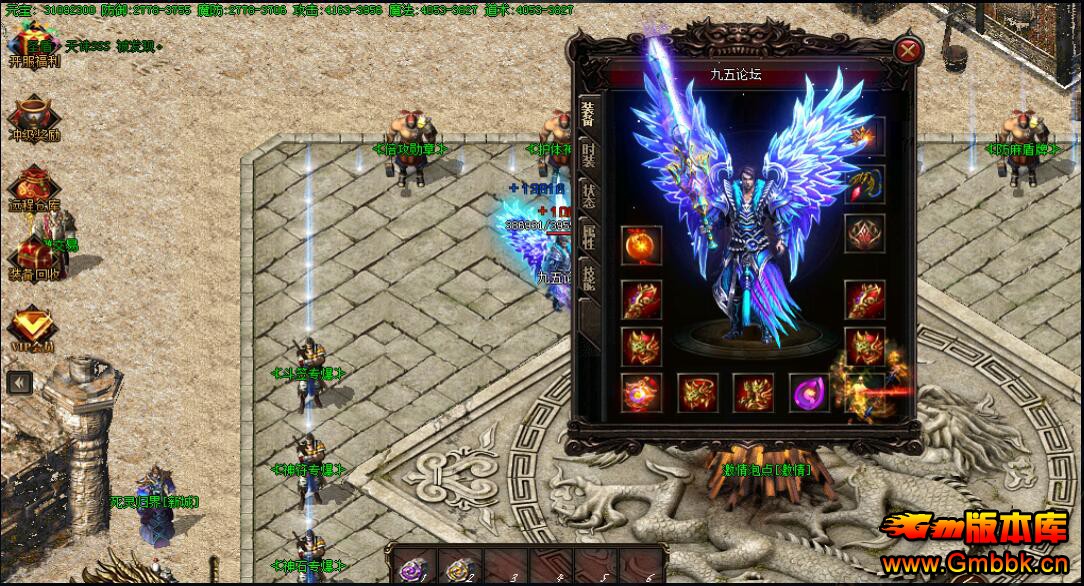1084x586 pixels.
Task: Select the fiery orange orb equipment slot
Action: pyautogui.click(x=641, y=246)
